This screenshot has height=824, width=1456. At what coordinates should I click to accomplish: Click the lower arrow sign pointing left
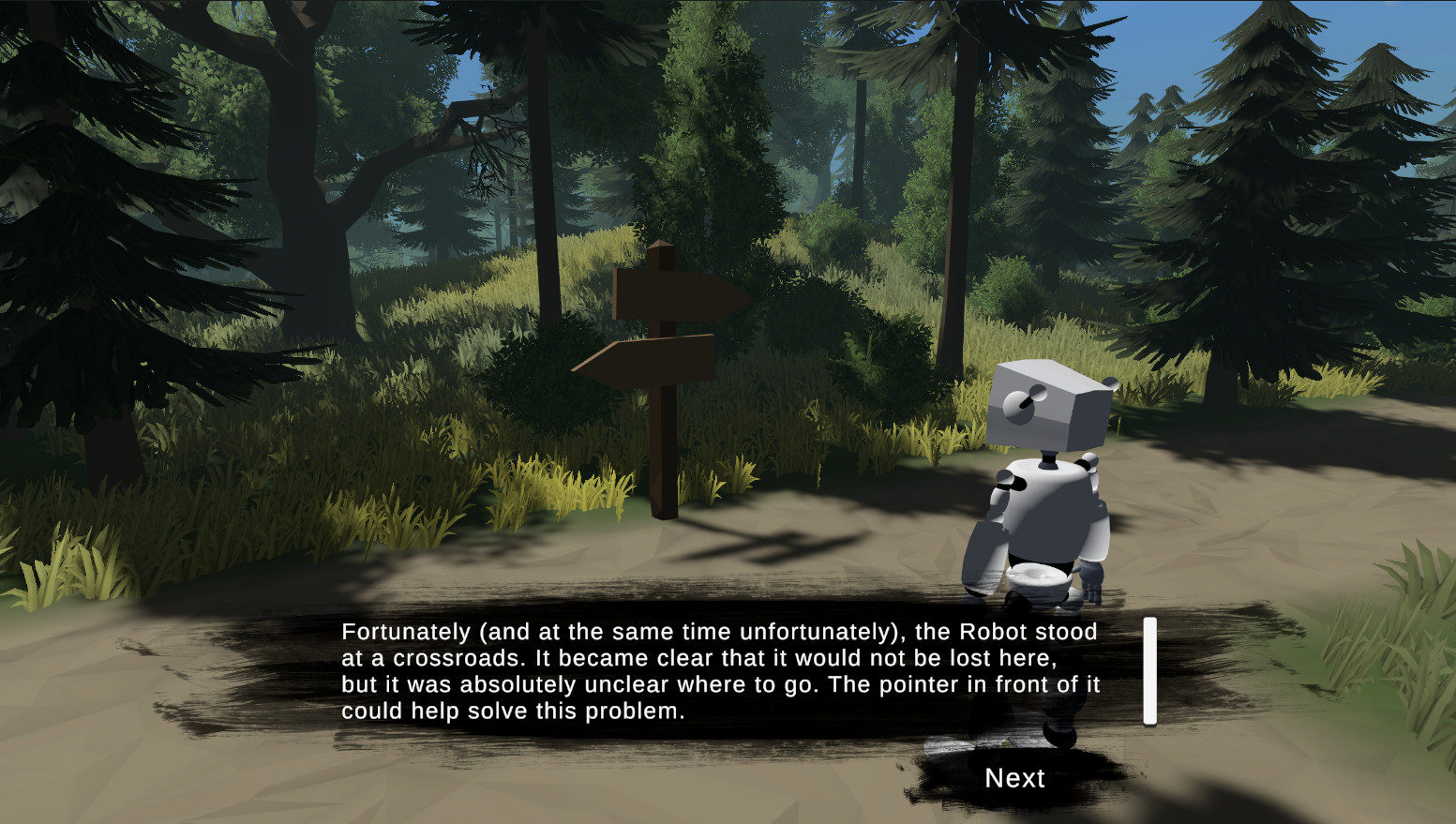pos(647,361)
